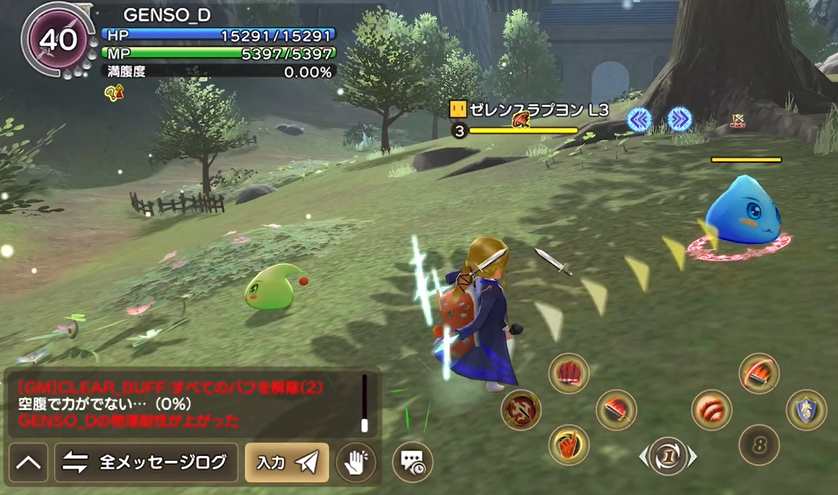Image resolution: width=838 pixels, height=495 pixels.
Task: Select the next target with the right chevrons
Action: [x=680, y=120]
